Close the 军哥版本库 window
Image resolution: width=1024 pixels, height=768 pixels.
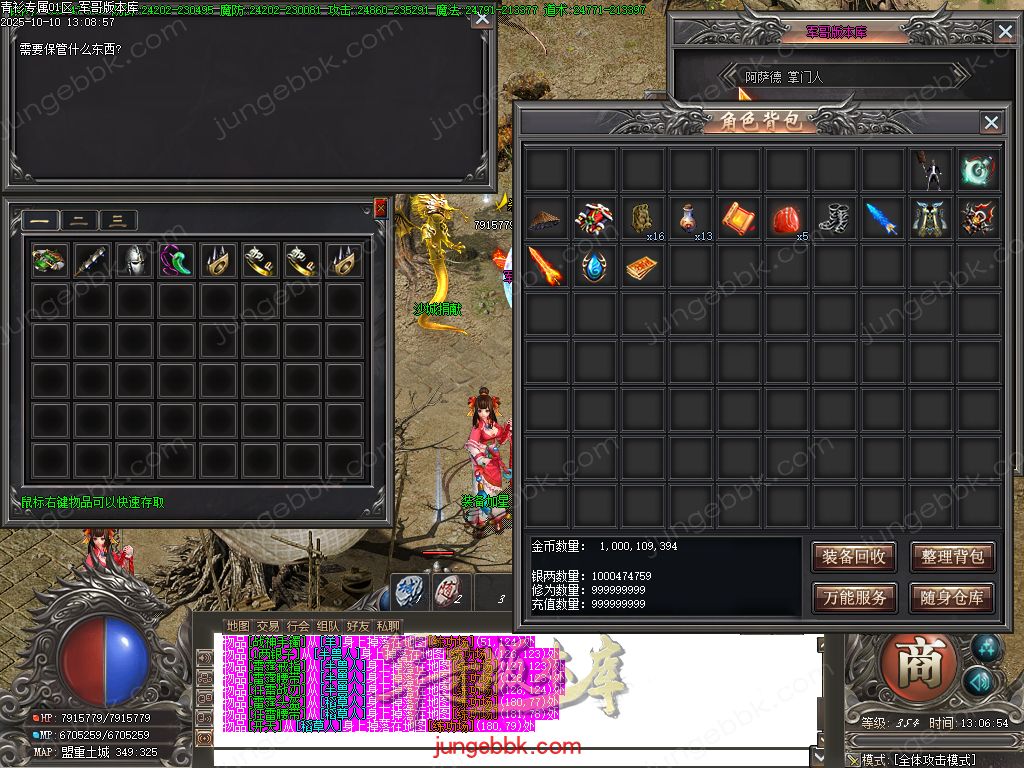1004,32
